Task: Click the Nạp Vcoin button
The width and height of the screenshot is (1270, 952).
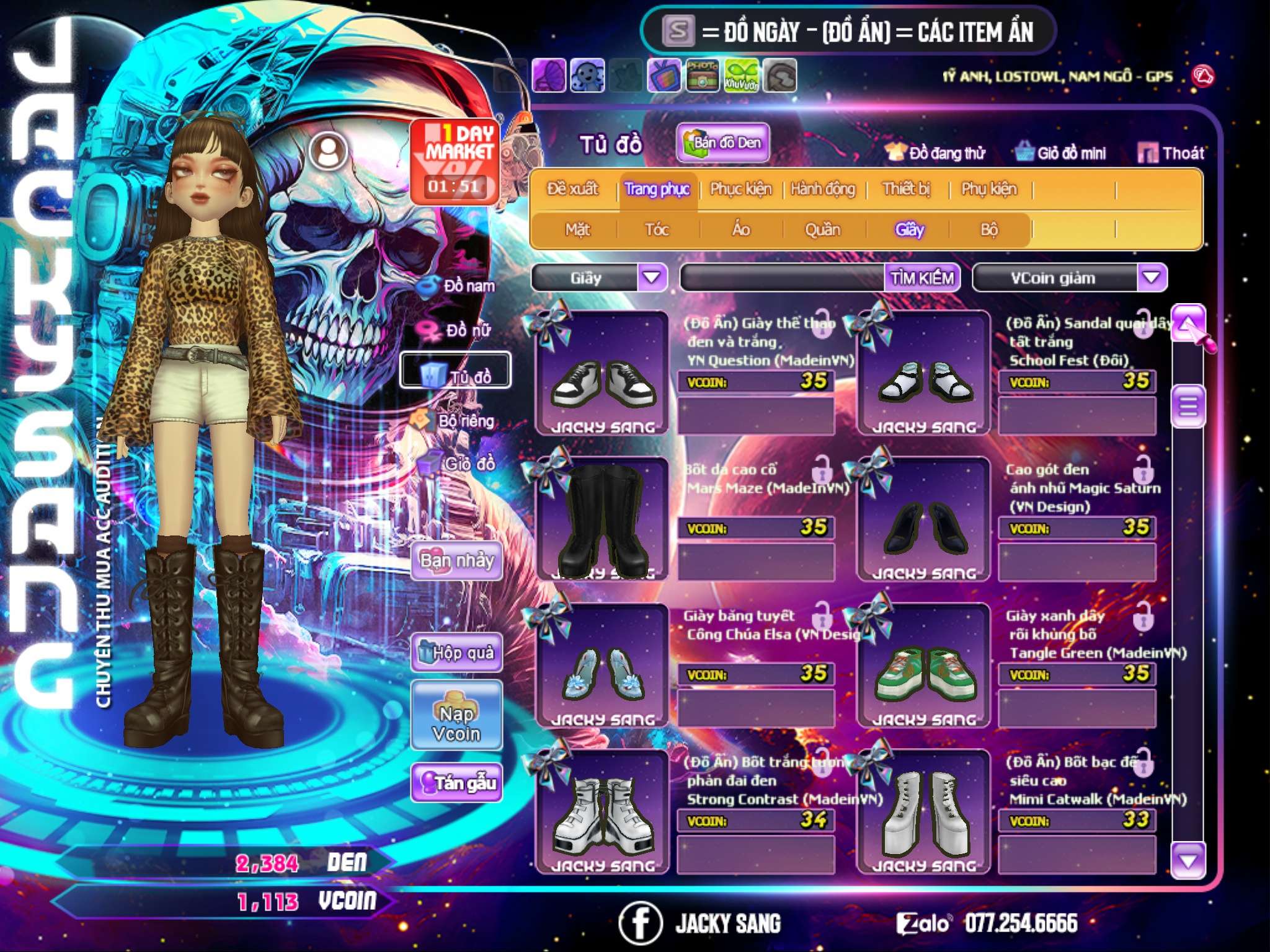Action: tap(456, 724)
